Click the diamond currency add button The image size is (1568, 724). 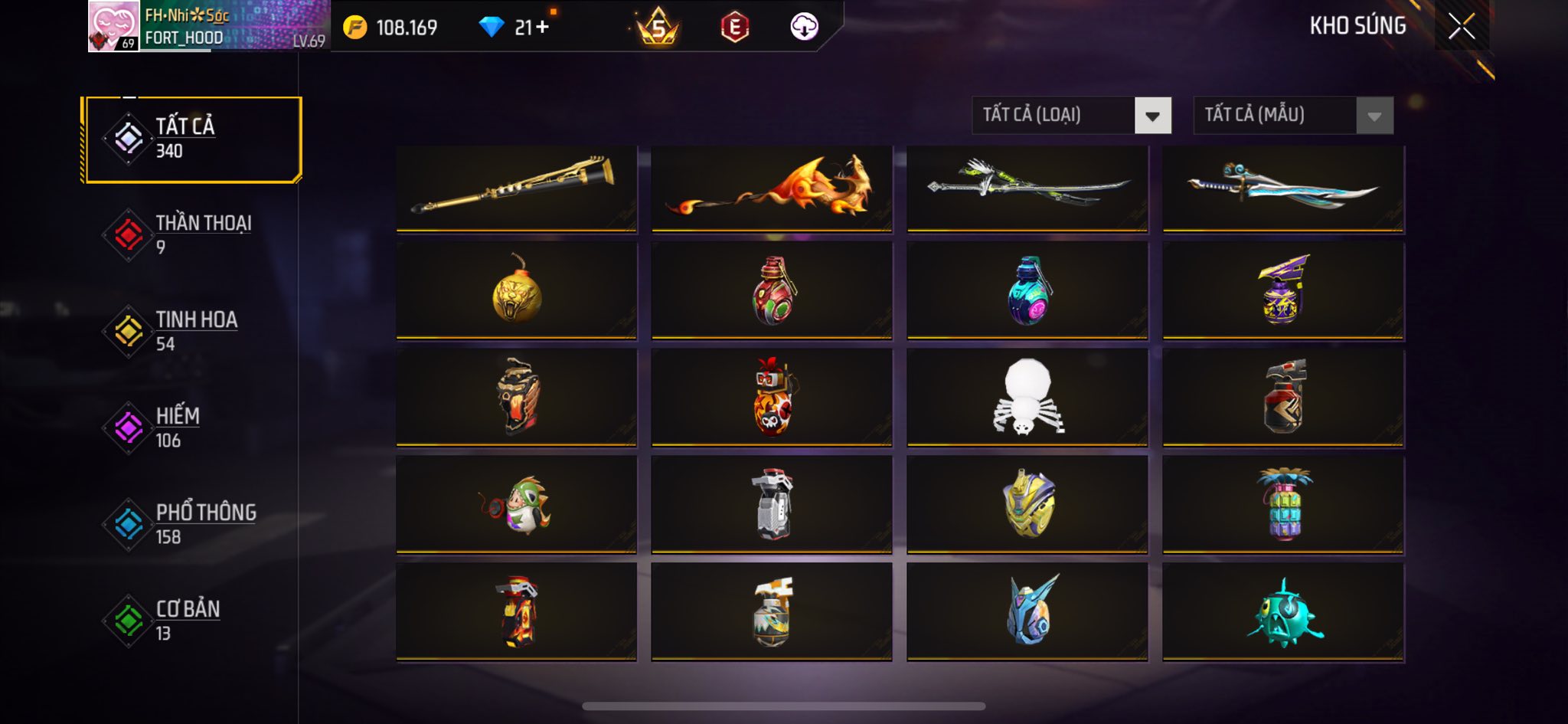(543, 28)
